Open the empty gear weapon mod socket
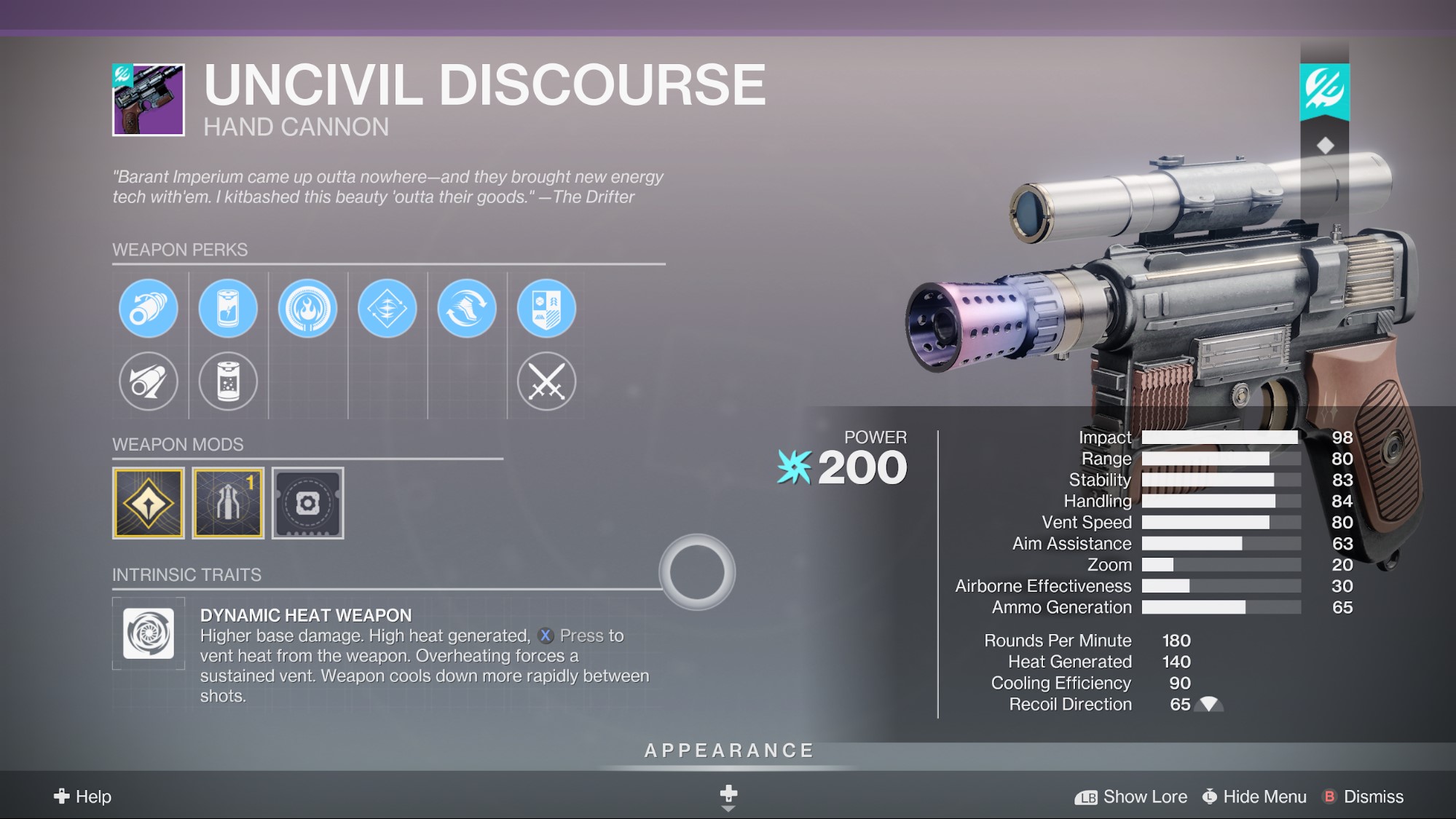Viewport: 1456px width, 819px height. pos(307,503)
